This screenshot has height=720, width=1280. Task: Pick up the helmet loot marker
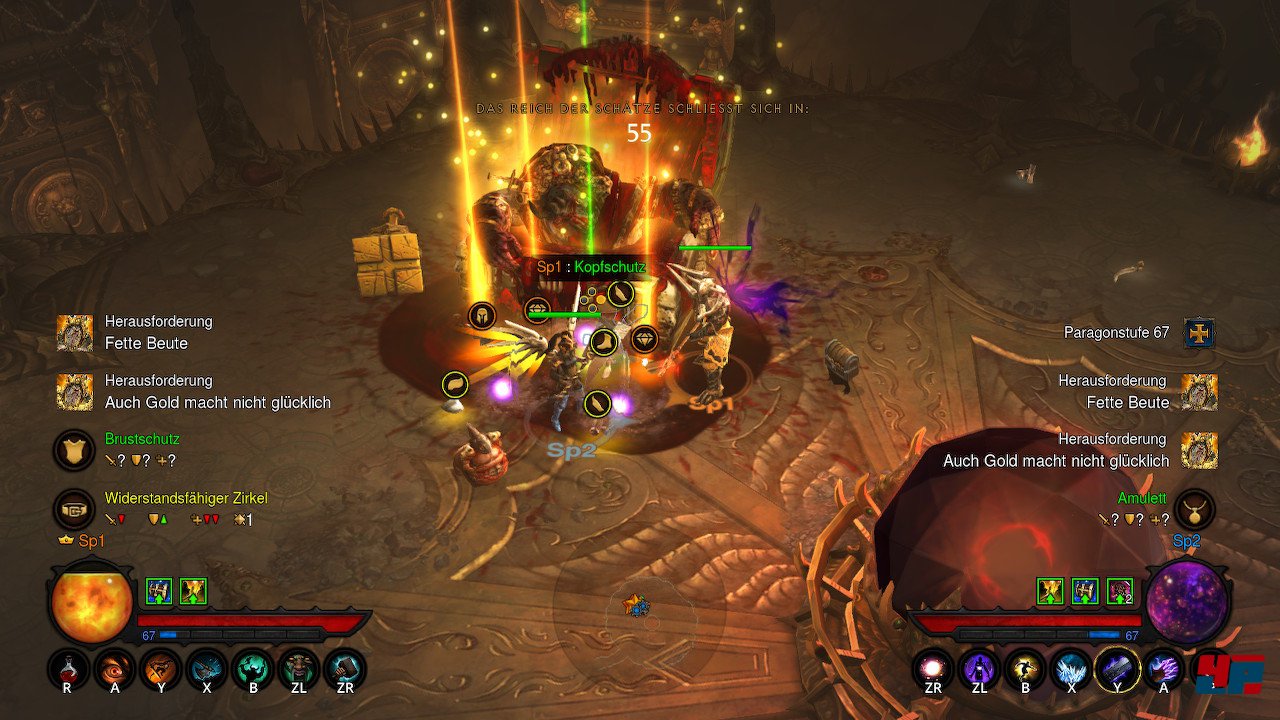pos(482,316)
